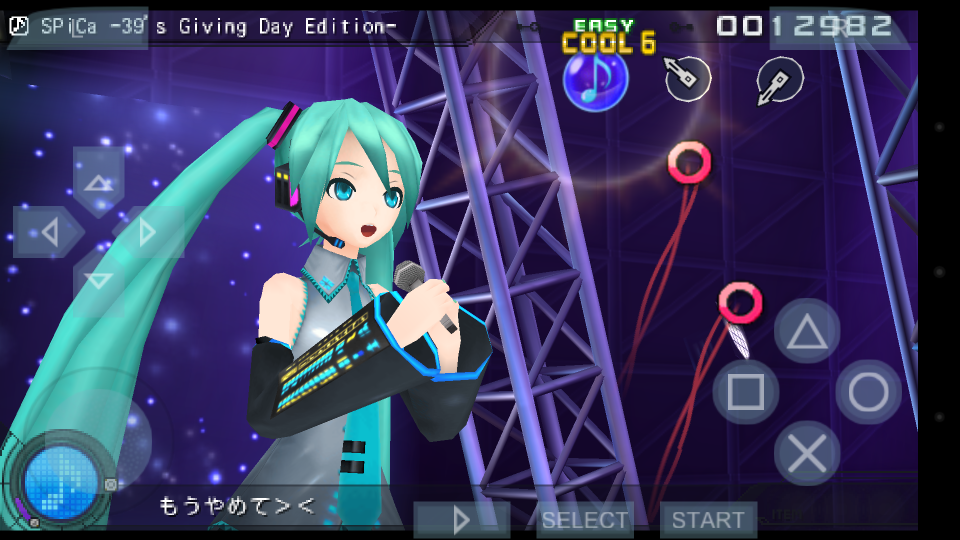
Task: Tap the cross touch button
Action: pyautogui.click(x=807, y=454)
